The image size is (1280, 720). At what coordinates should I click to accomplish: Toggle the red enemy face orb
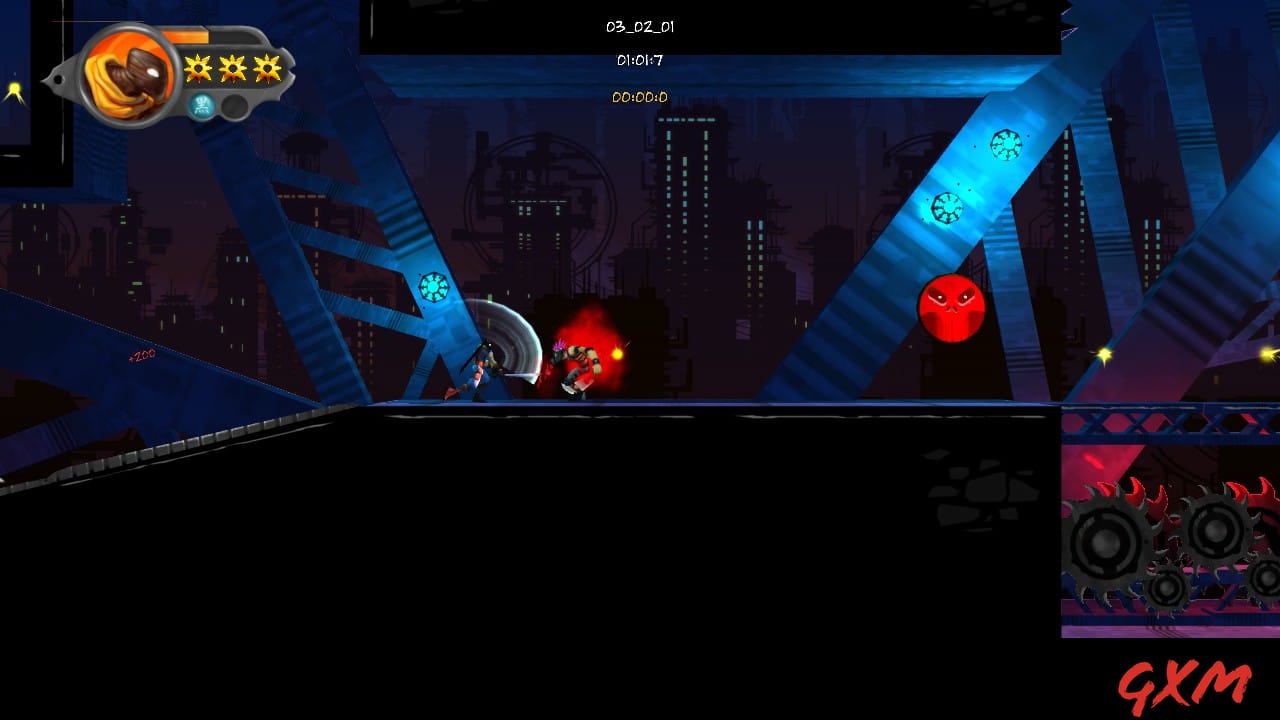point(951,308)
